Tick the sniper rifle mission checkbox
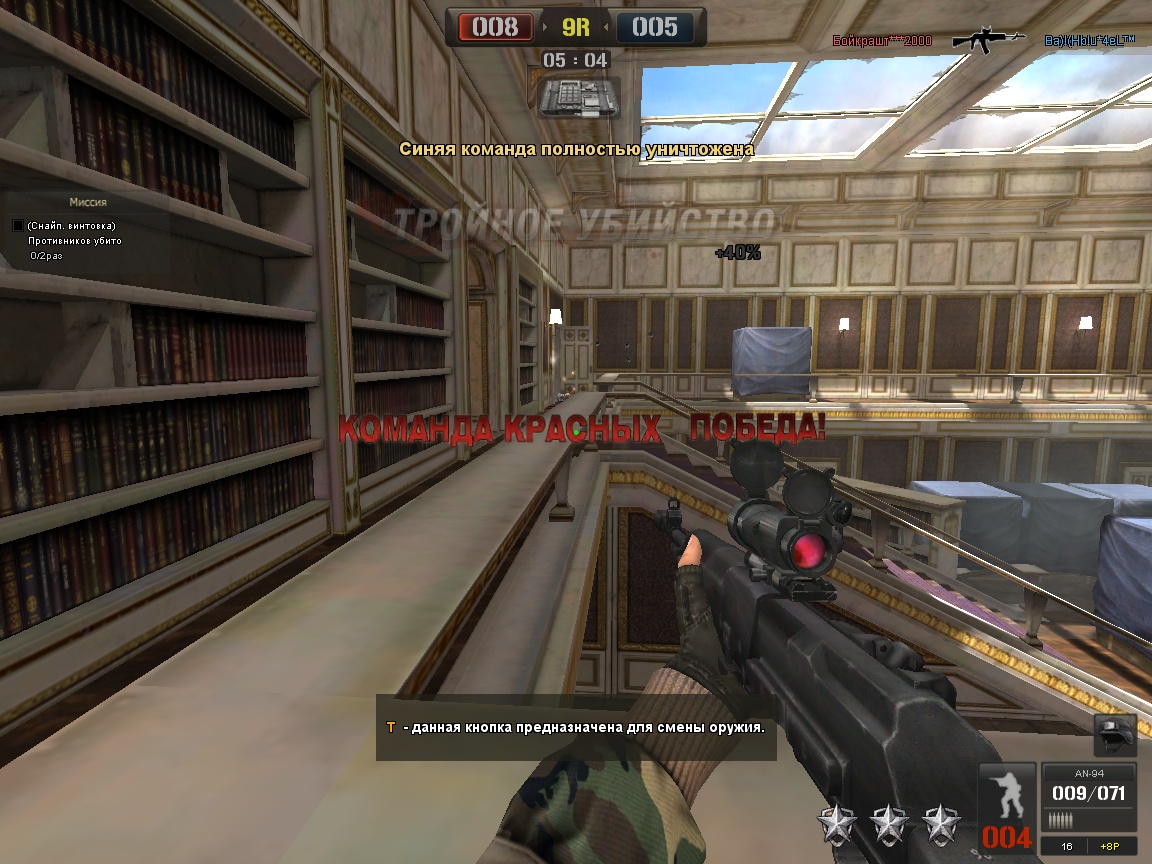This screenshot has width=1152, height=864. pos(18,226)
